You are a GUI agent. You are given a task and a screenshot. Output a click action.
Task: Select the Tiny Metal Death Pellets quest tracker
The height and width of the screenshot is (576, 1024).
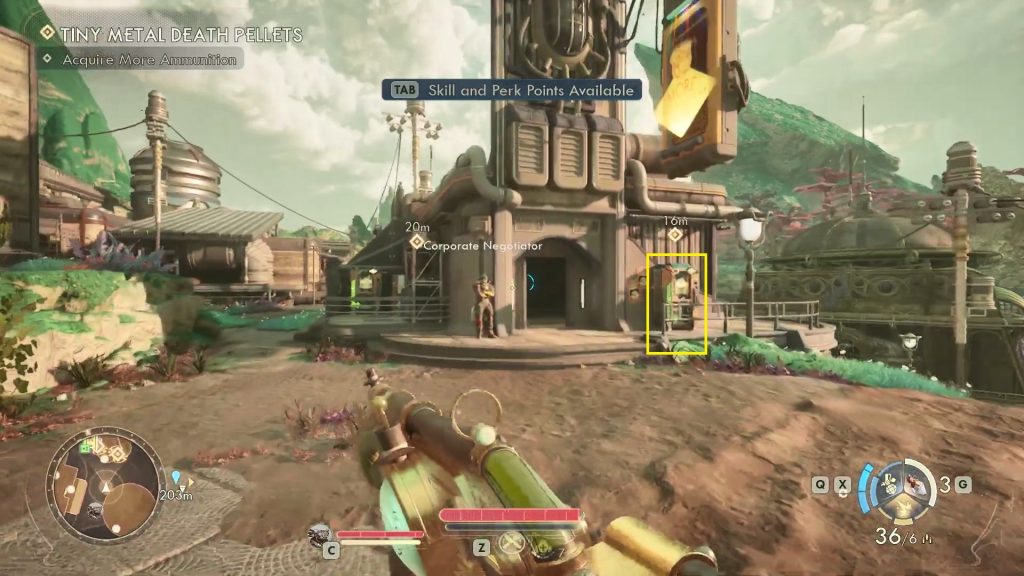pos(170,35)
